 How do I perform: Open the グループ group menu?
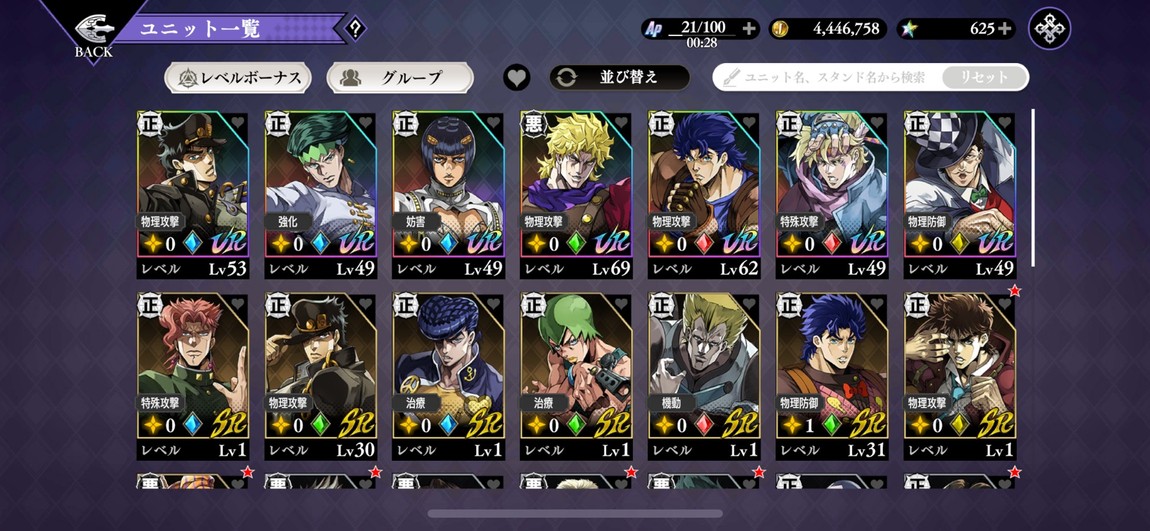pos(400,77)
